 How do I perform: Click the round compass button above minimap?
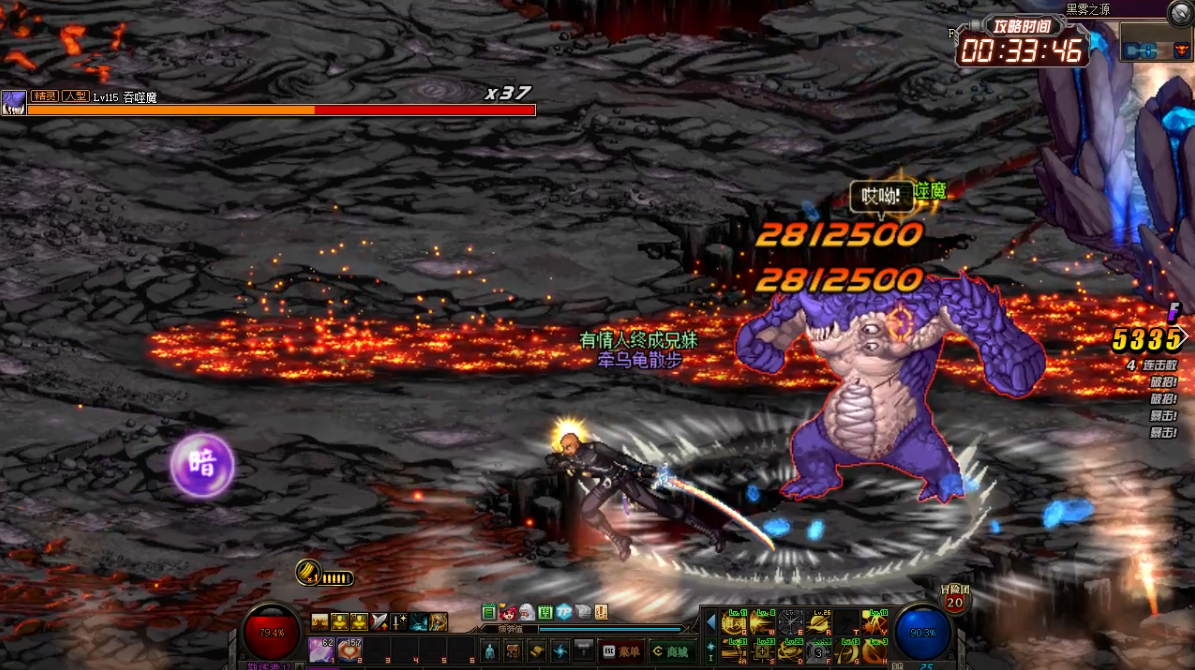[1181, 12]
